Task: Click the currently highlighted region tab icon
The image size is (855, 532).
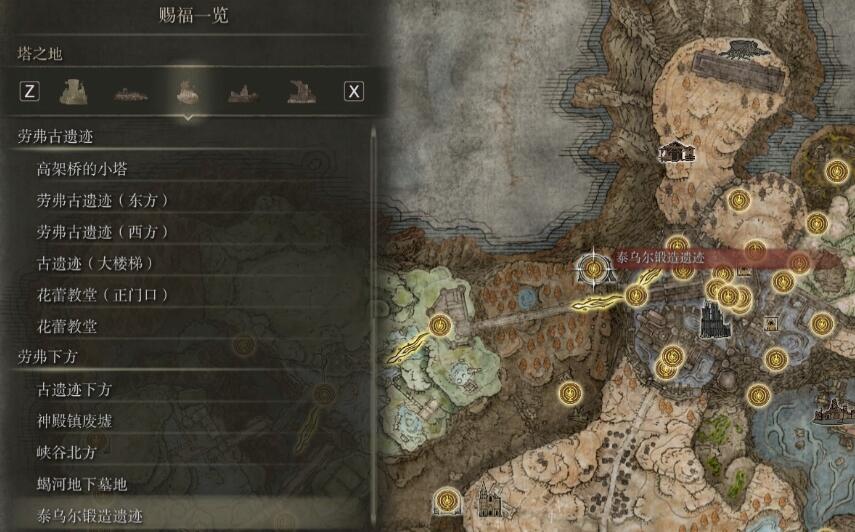Action: click(186, 91)
